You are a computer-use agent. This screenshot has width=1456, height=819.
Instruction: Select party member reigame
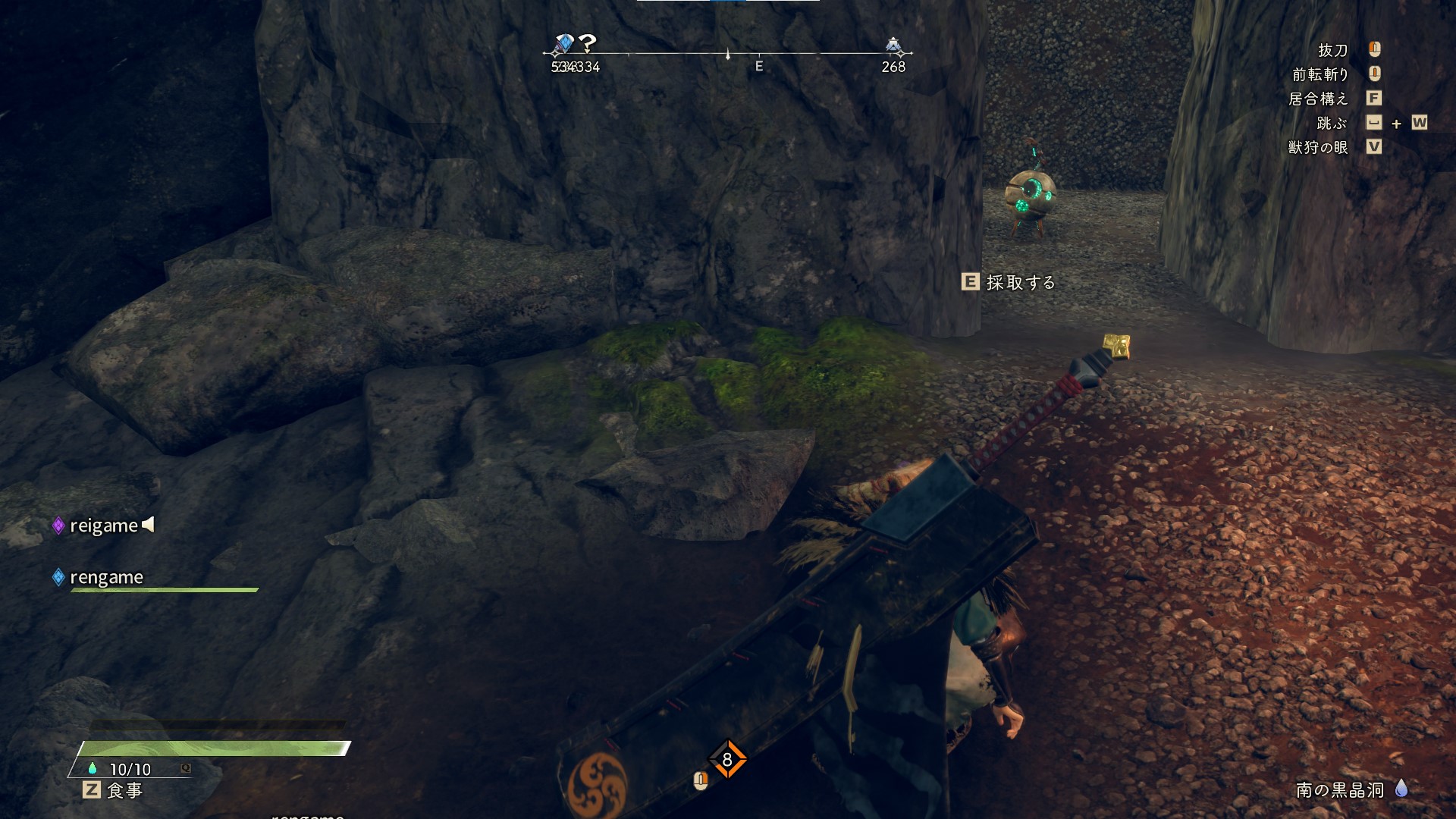[x=104, y=526]
